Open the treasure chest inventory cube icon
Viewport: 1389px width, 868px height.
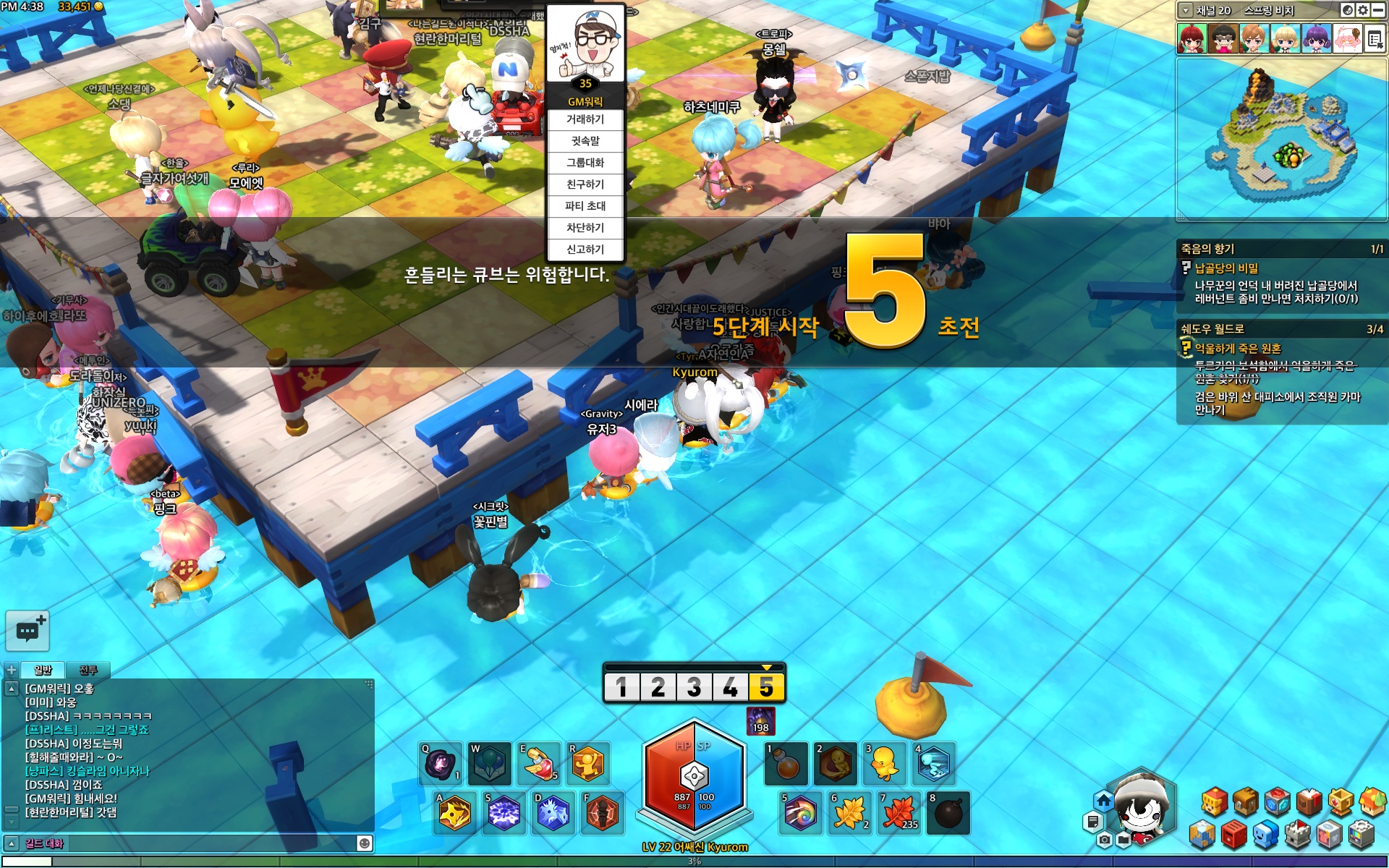[x=1246, y=801]
